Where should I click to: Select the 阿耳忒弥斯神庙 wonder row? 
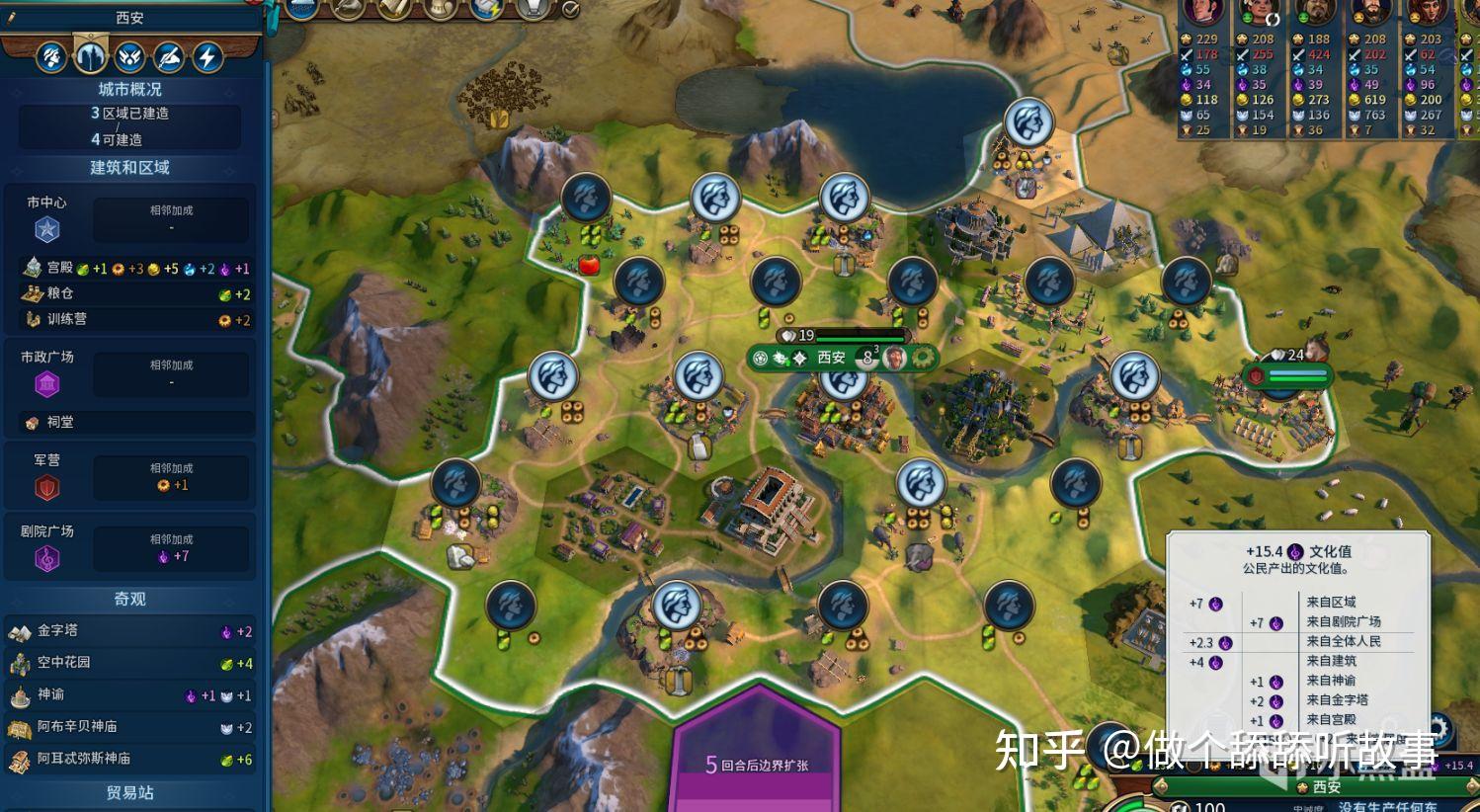coord(129,759)
